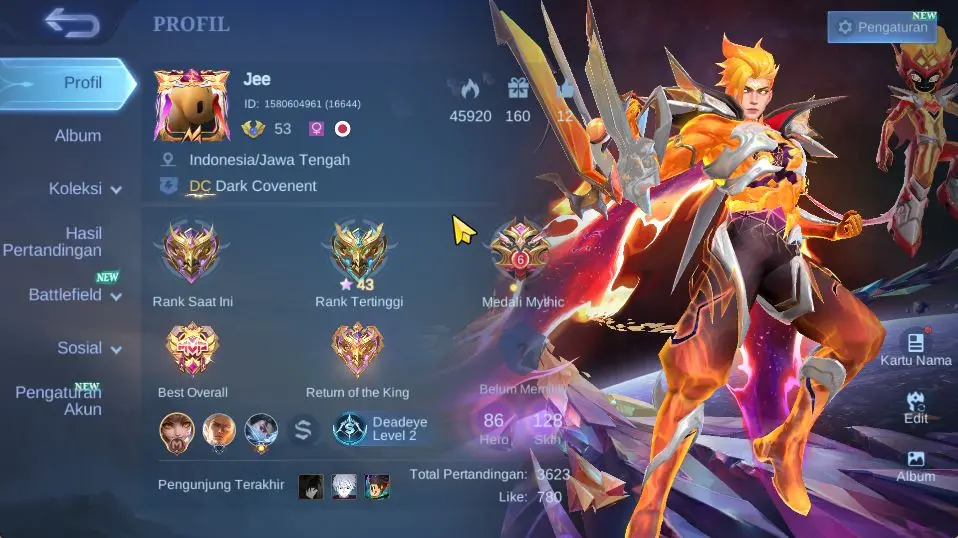Go back using the arrow button
This screenshot has height=538, width=958.
coord(72,22)
